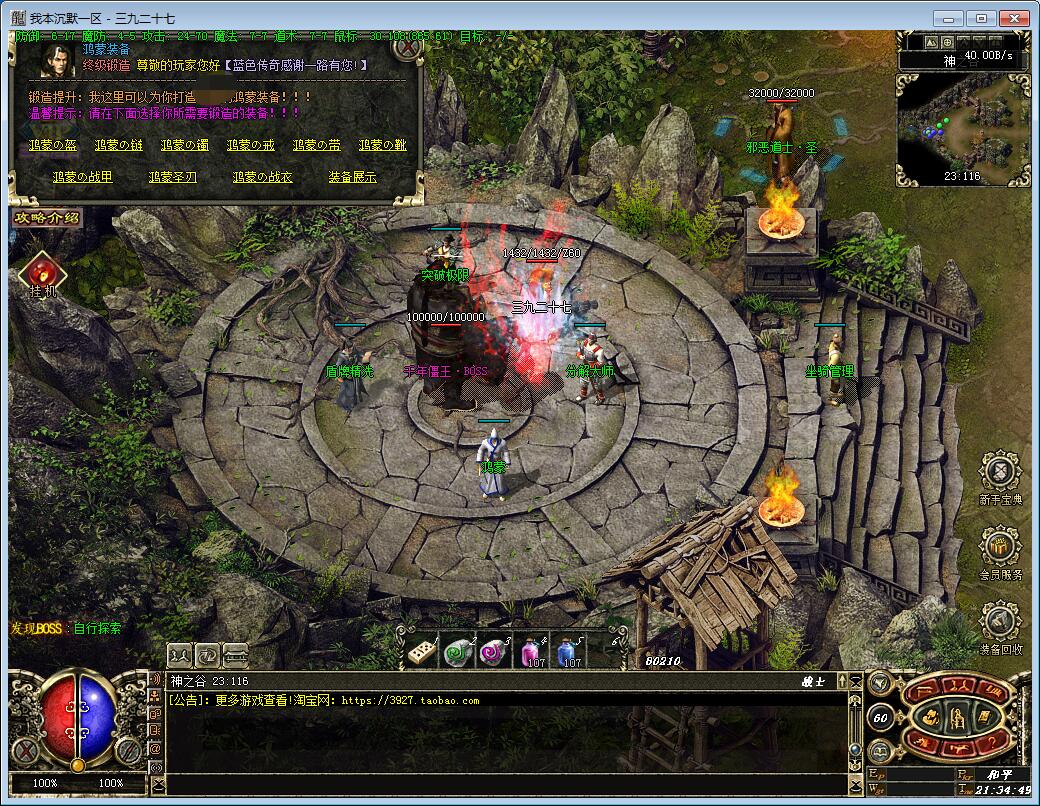Image resolution: width=1040 pixels, height=806 pixels.
Task: Maximize the game window
Action: coord(983,18)
